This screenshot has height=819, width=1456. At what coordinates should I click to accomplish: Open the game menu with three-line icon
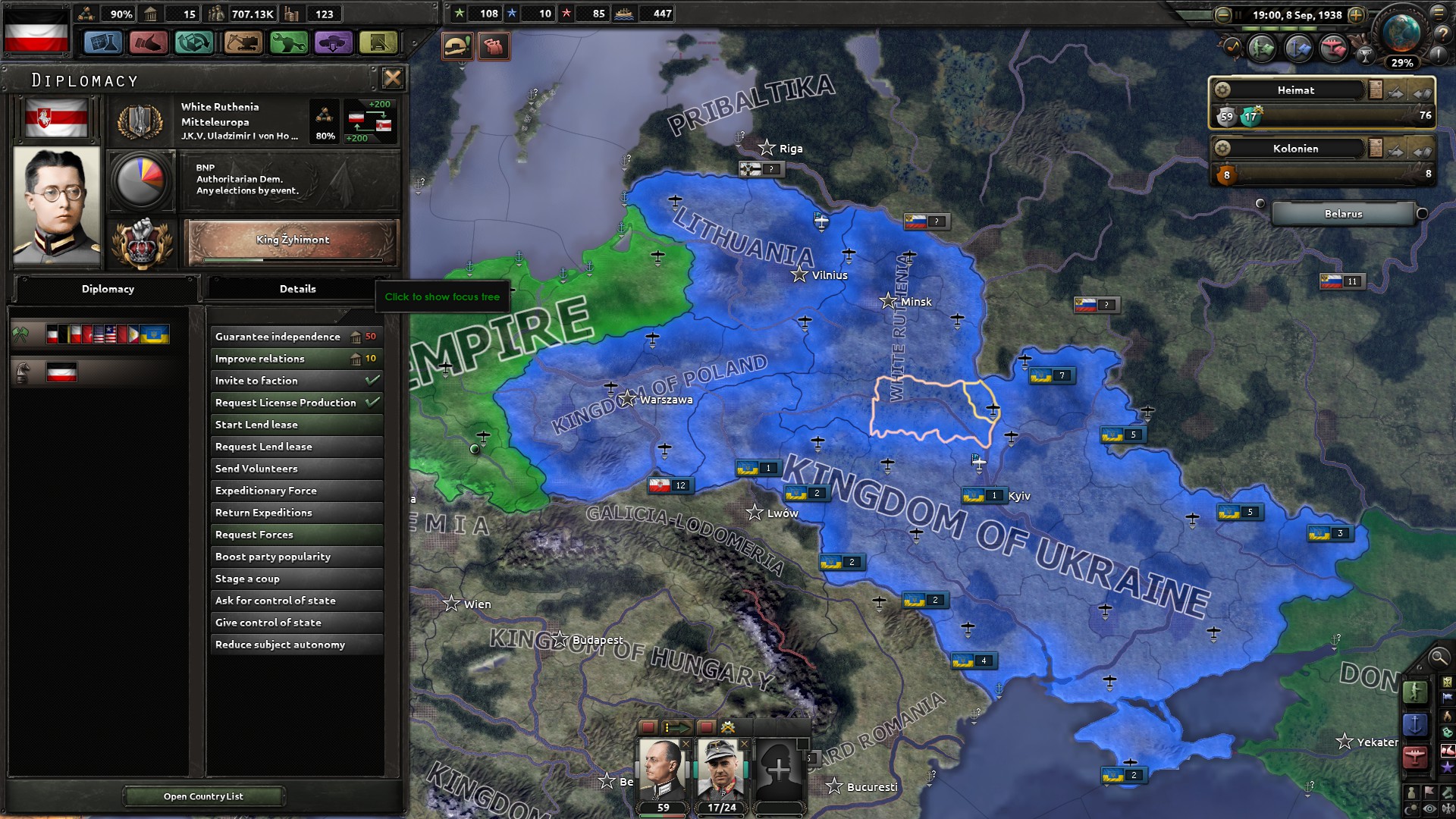1439,14
